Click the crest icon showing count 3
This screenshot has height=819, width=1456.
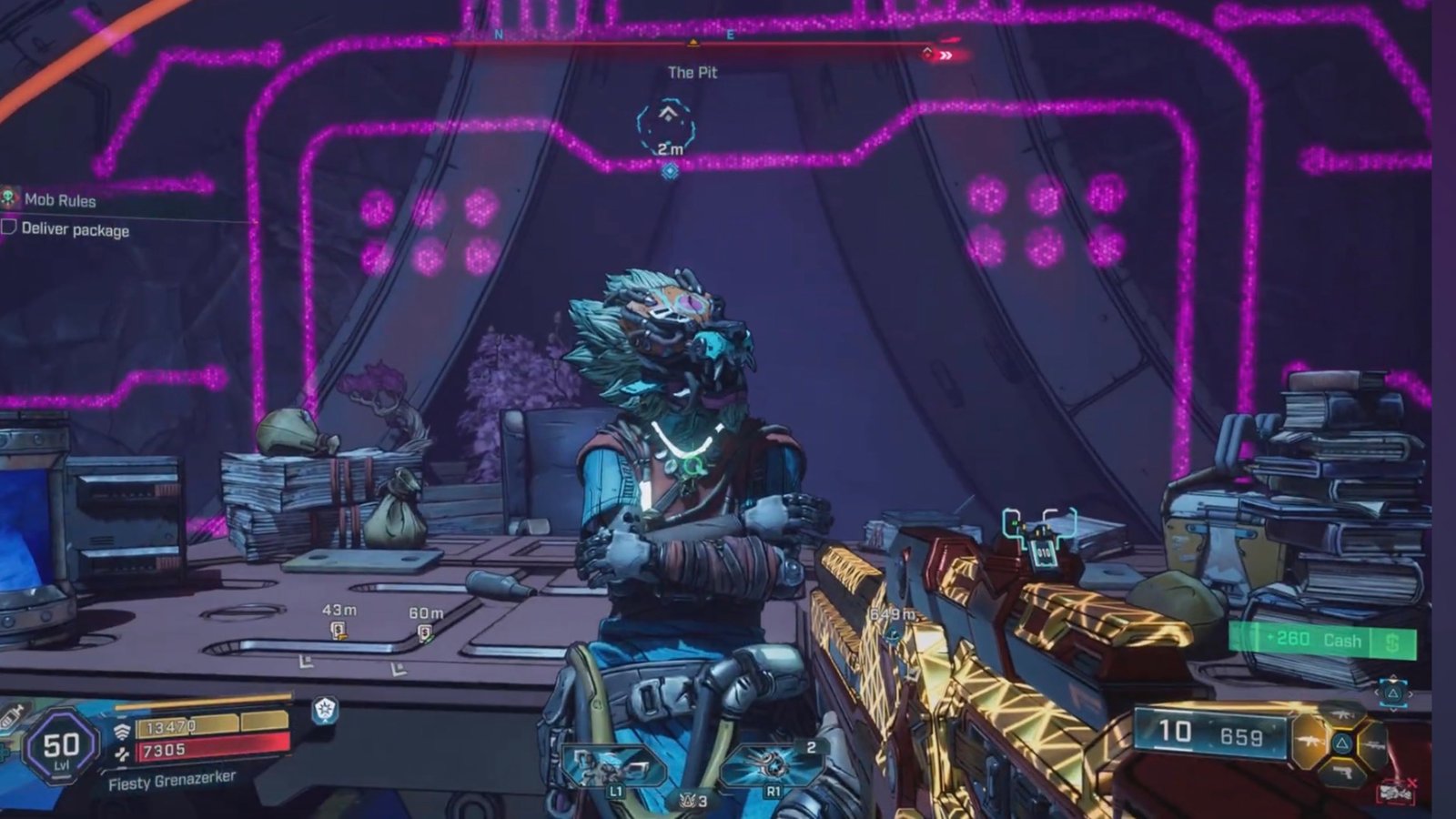(x=689, y=801)
